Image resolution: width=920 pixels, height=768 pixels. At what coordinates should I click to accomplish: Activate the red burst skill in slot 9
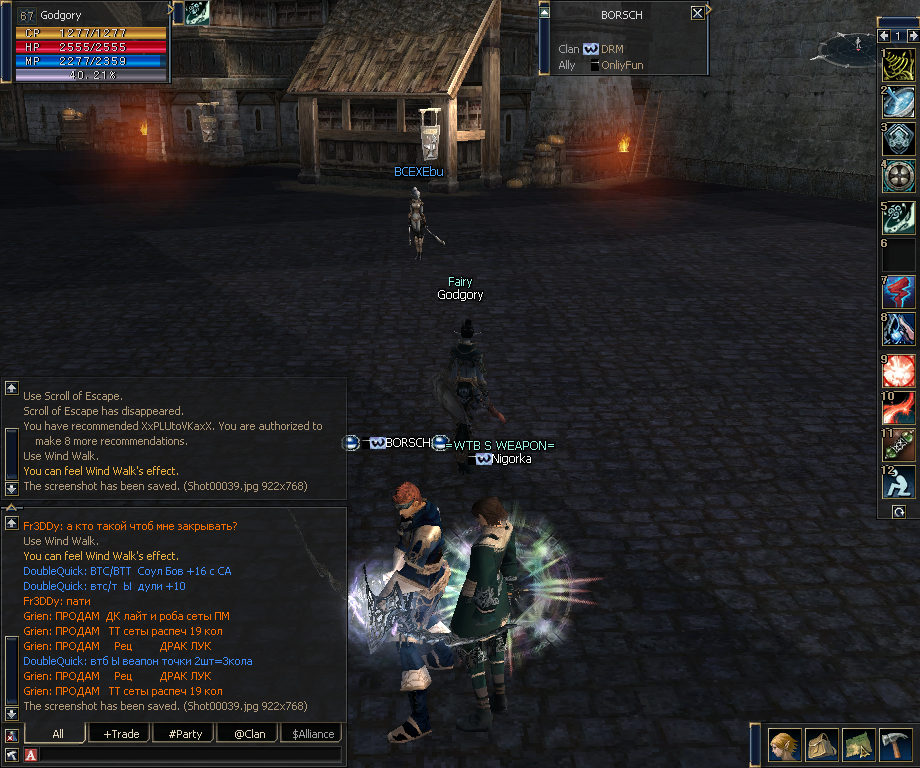(898, 371)
